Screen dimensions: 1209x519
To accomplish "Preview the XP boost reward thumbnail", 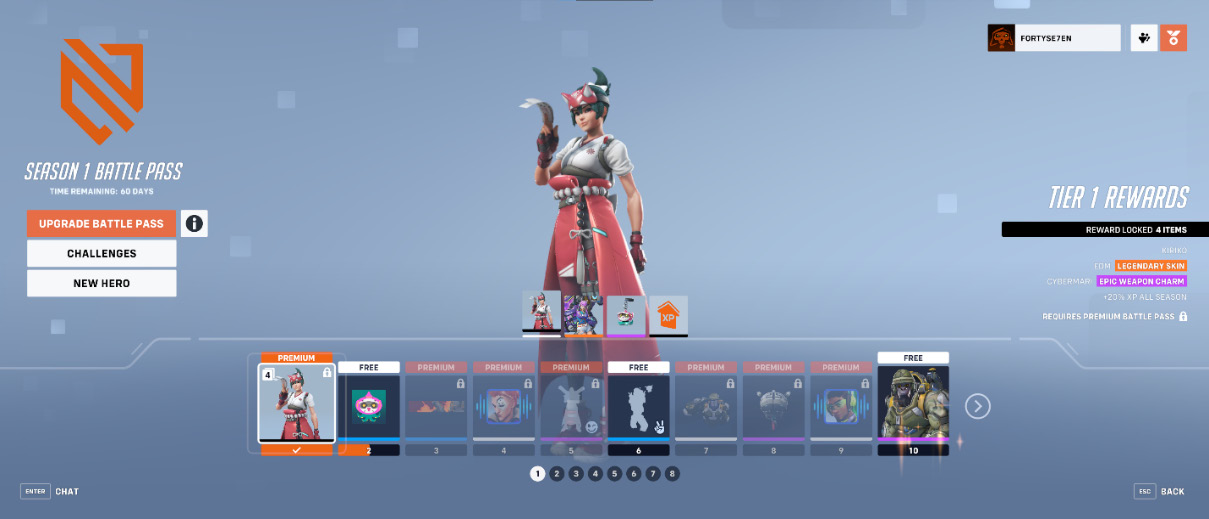I will click(668, 315).
